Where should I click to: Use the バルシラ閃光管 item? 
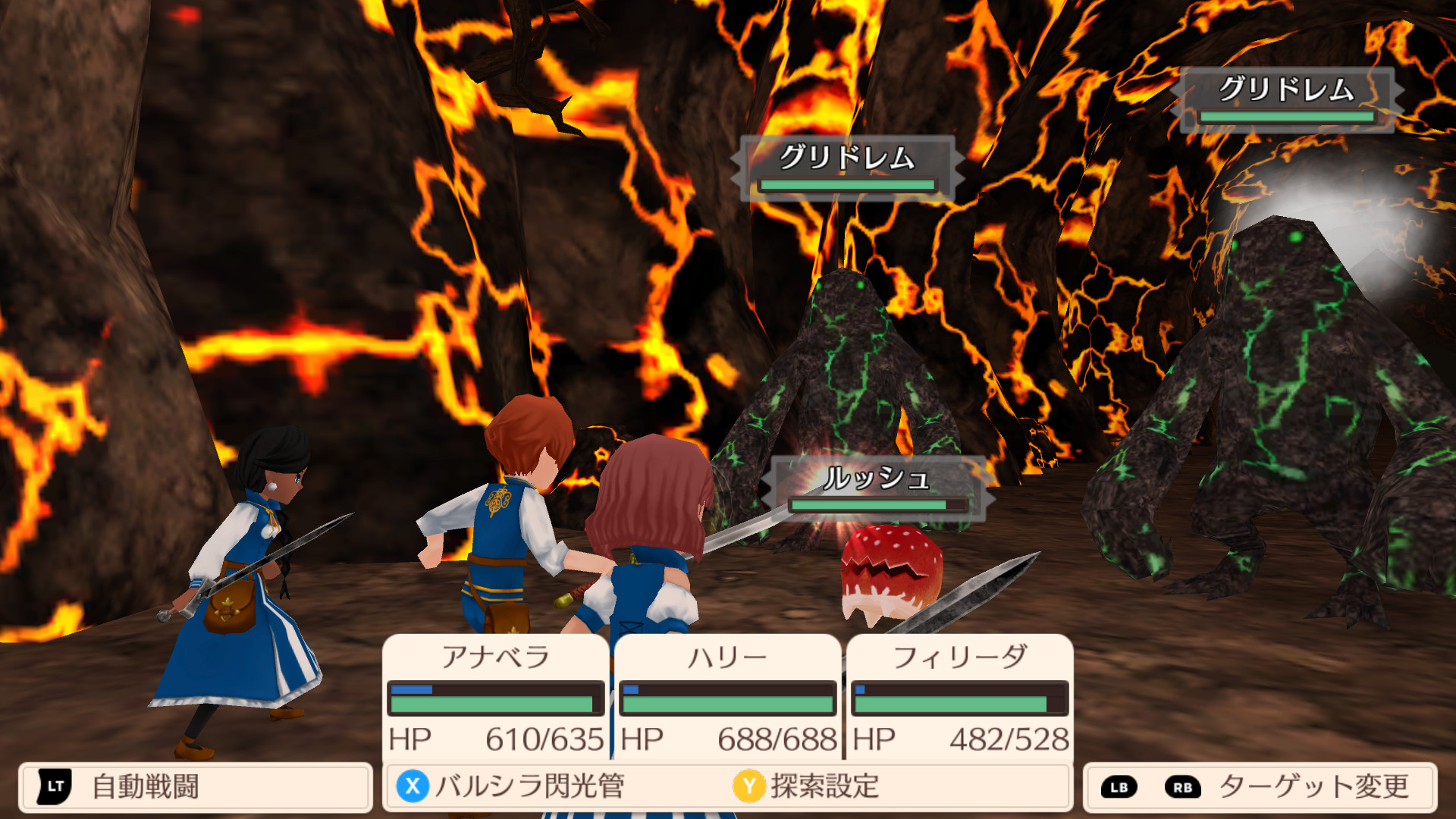(x=512, y=786)
